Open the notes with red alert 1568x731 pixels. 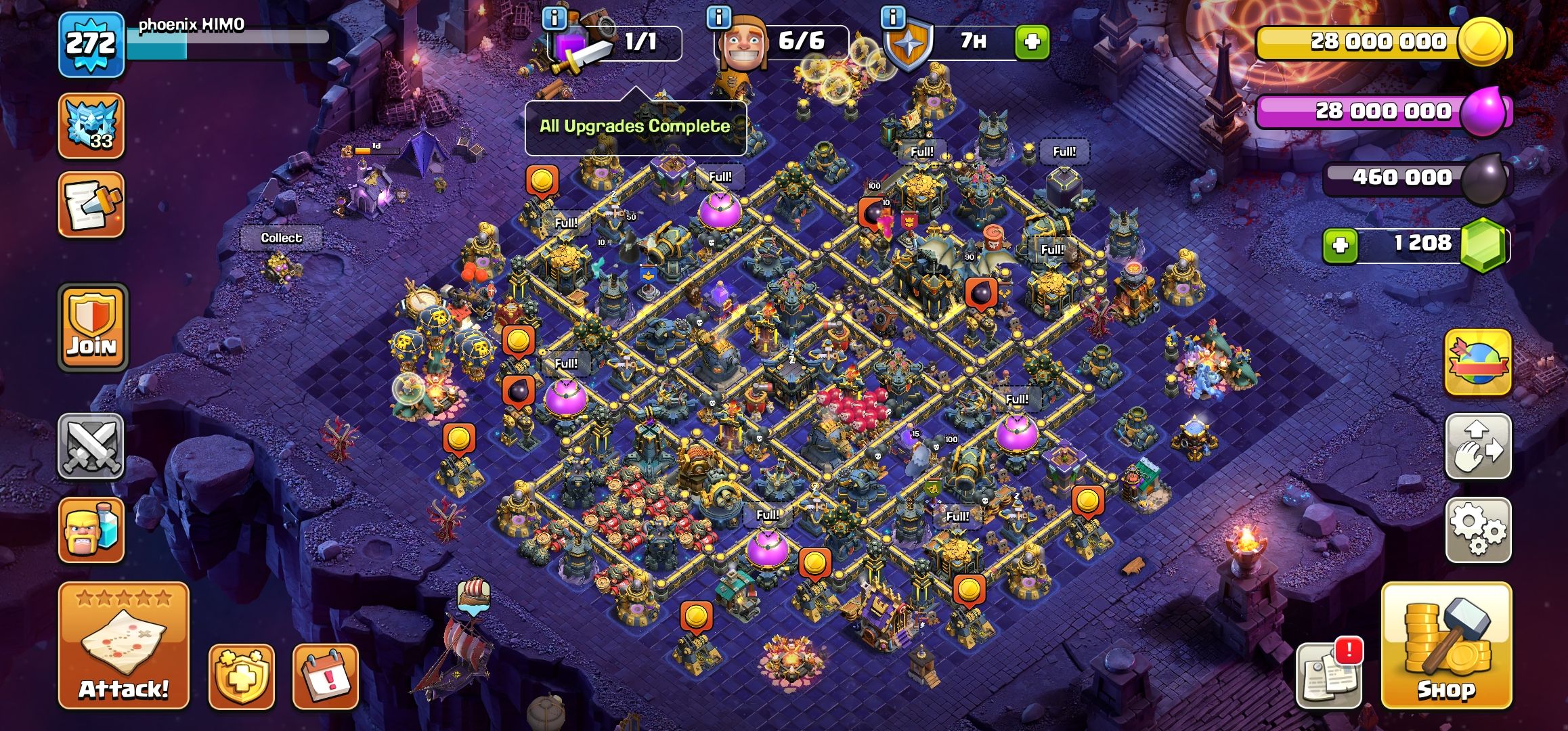click(1328, 675)
